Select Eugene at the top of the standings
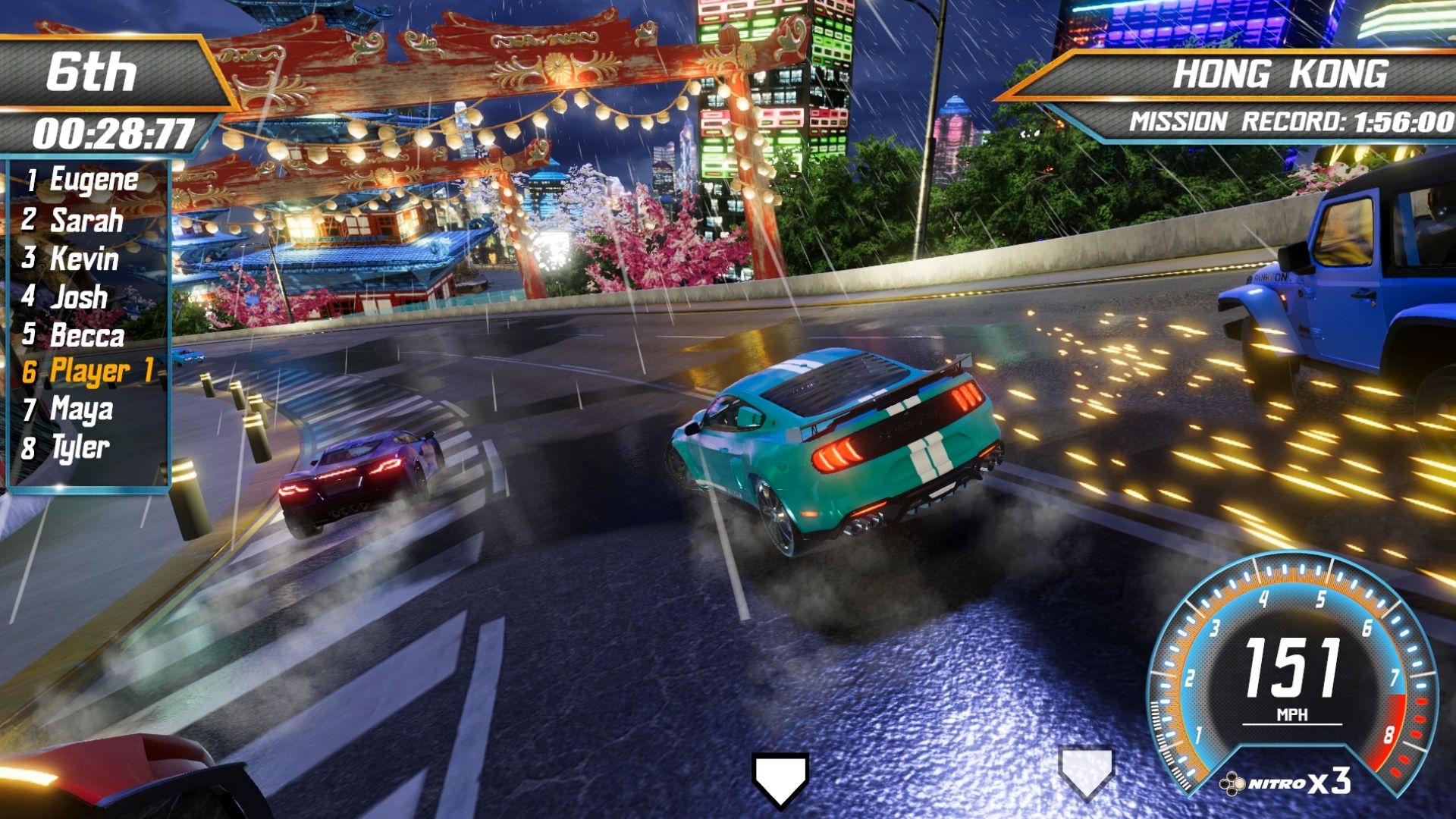Viewport: 1456px width, 819px height. click(x=91, y=180)
